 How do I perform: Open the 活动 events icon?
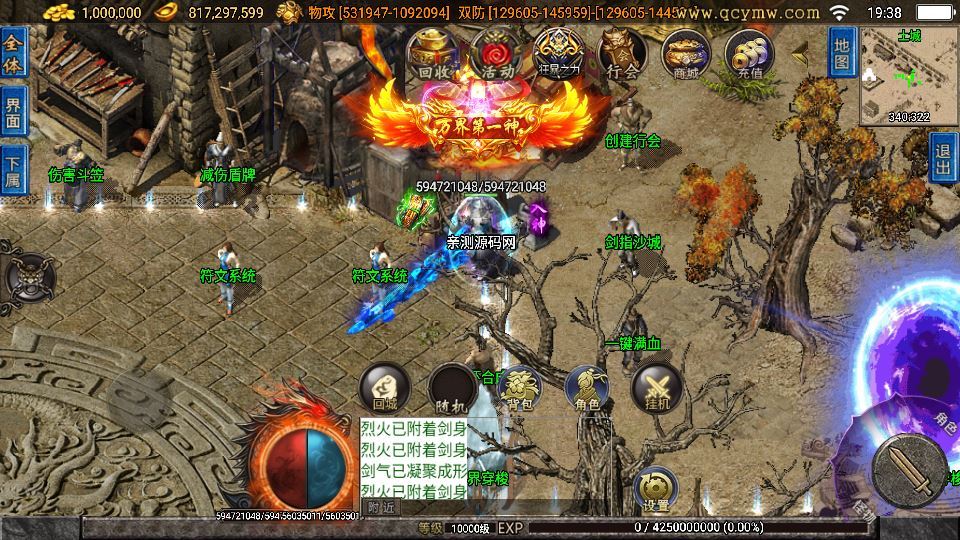[x=496, y=53]
